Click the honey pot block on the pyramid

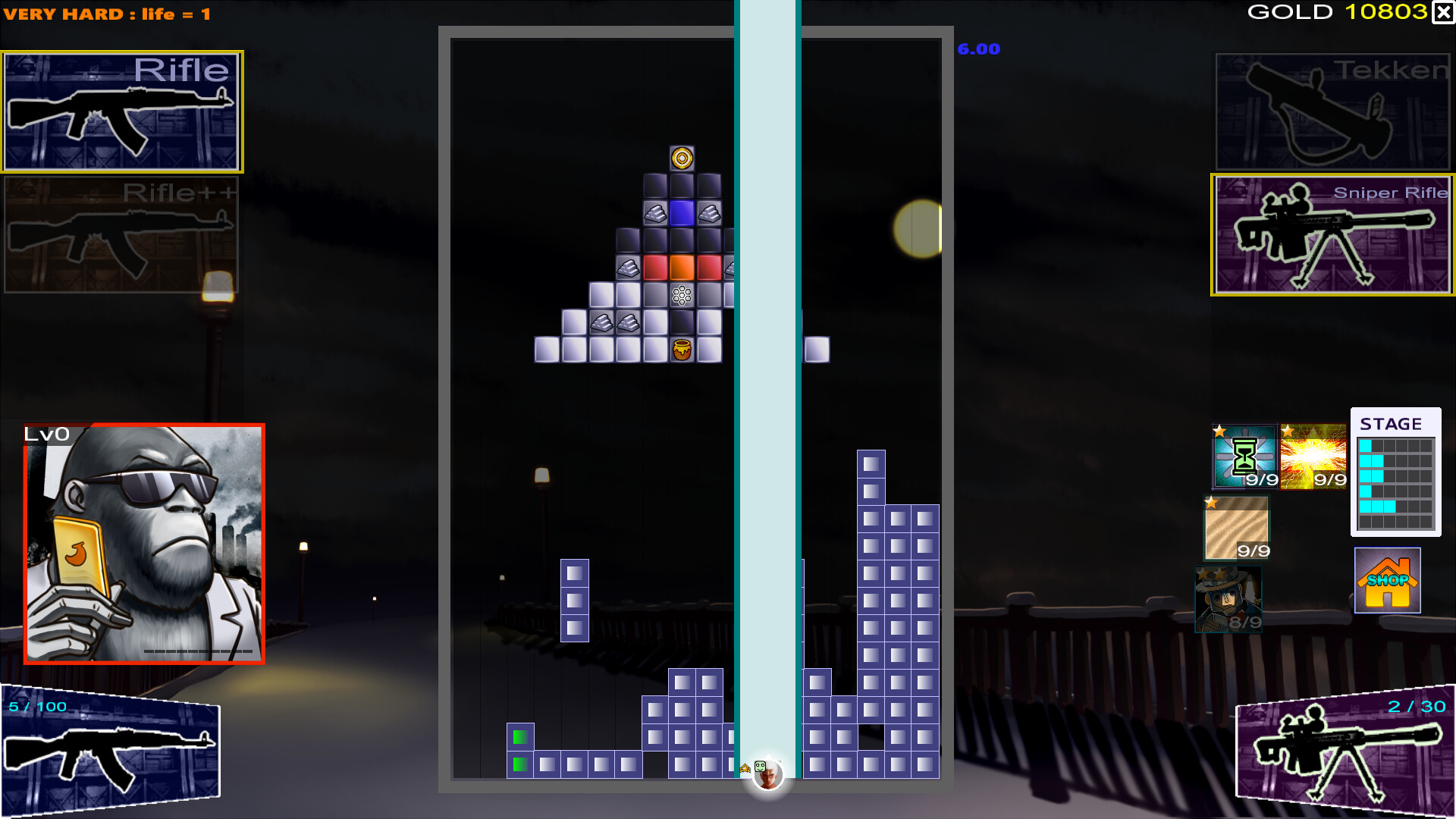tap(680, 349)
